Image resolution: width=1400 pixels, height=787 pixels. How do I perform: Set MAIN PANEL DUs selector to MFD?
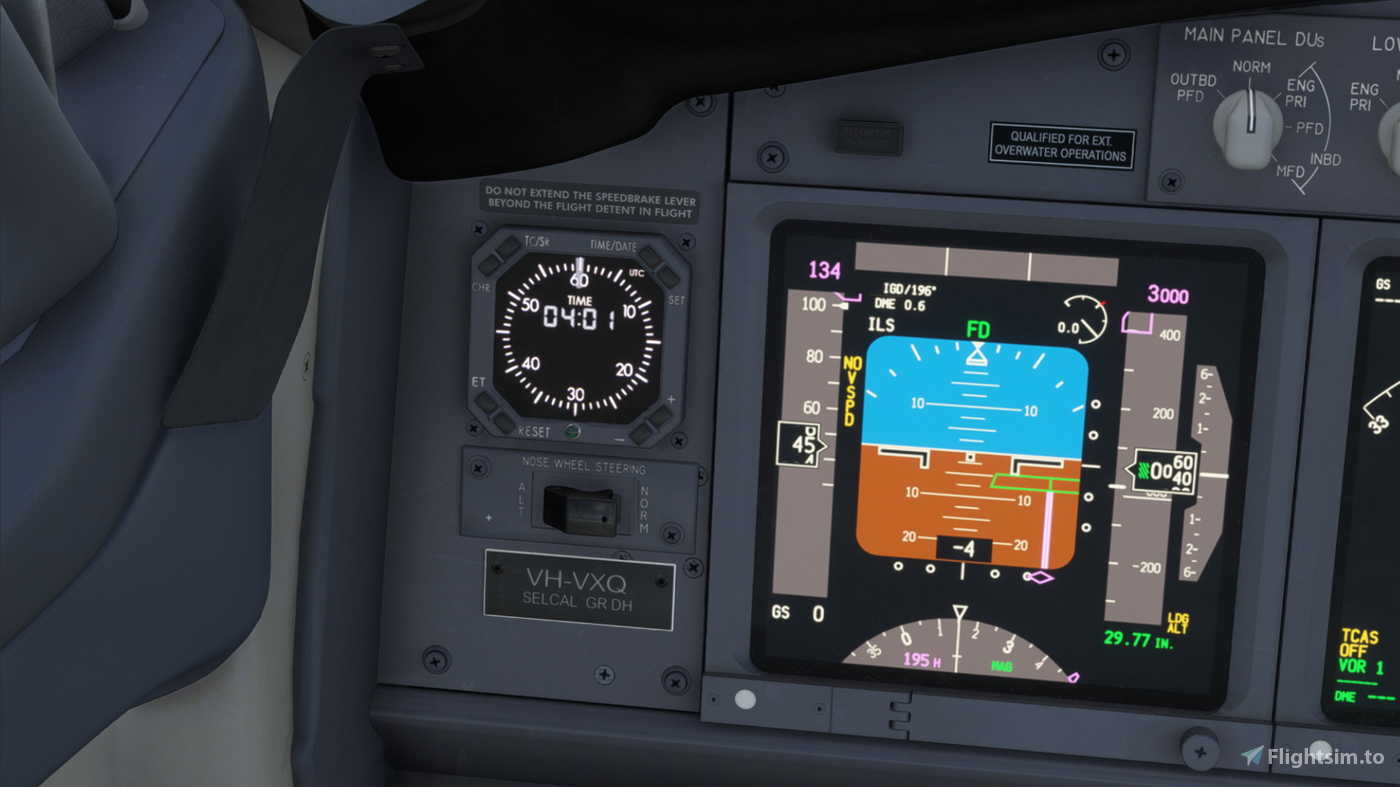pos(1293,172)
